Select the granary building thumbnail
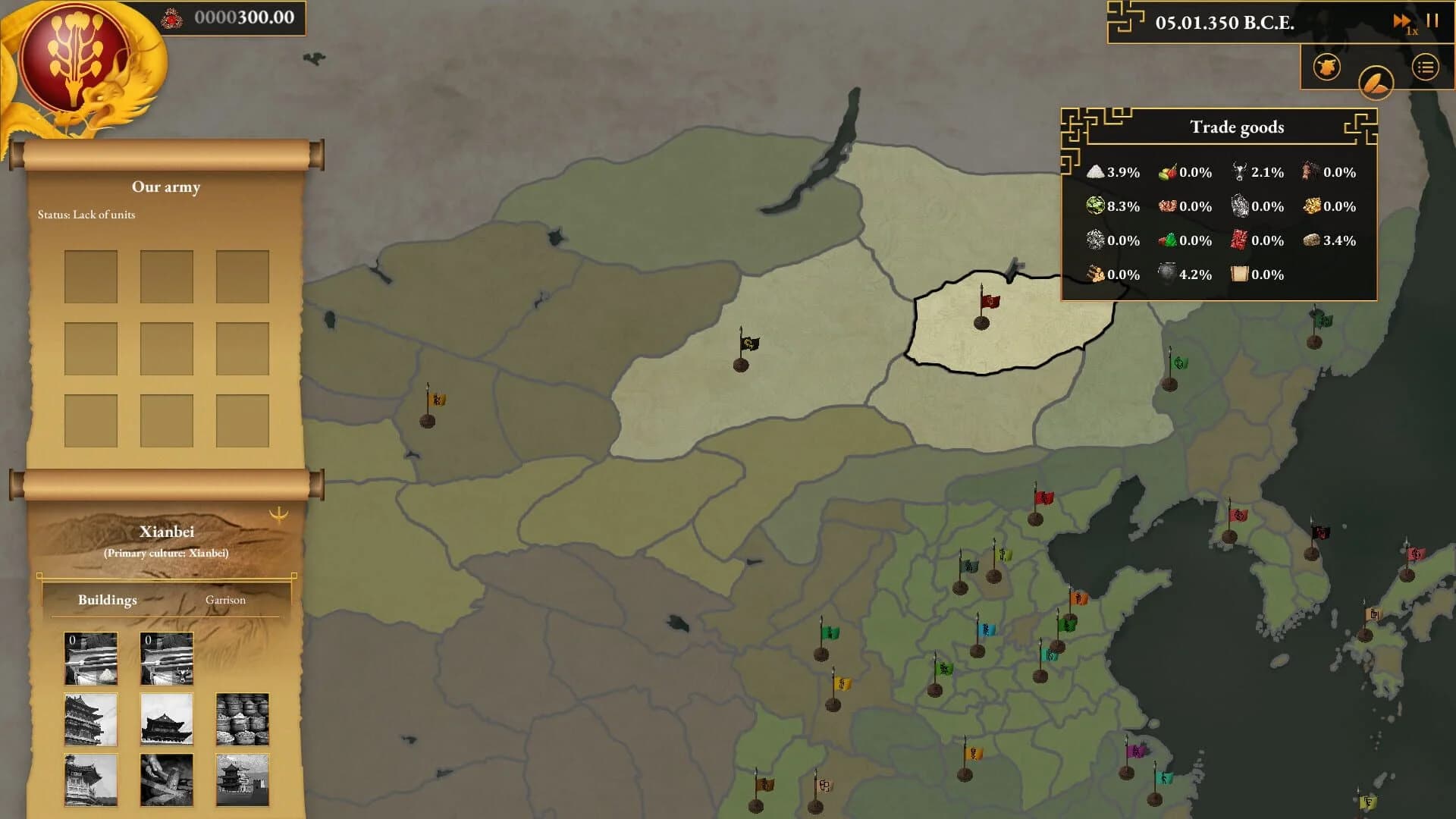Screen dimensions: 1456x819 (x=243, y=719)
